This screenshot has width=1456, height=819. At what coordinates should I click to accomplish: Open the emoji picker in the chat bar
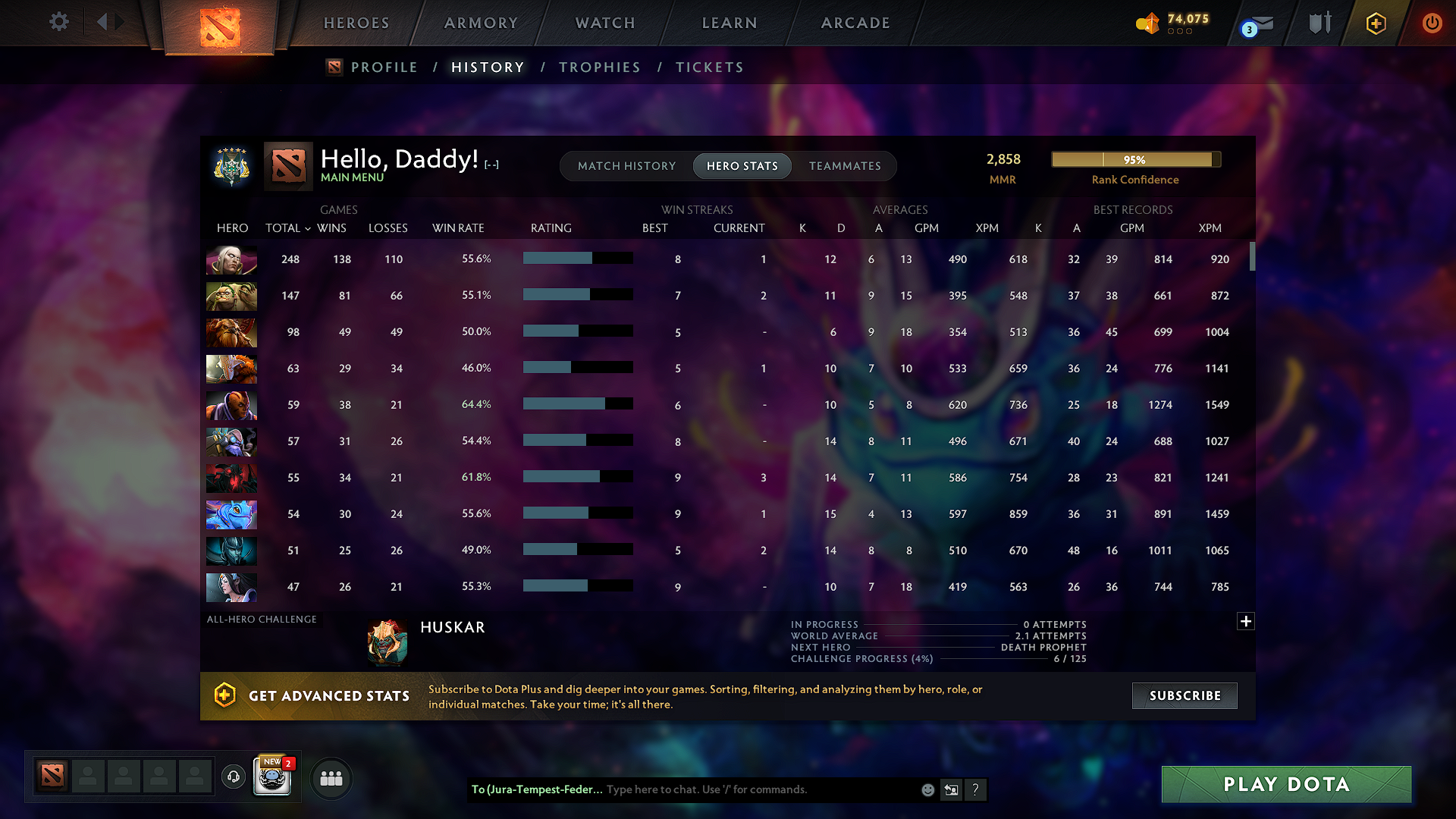(927, 789)
